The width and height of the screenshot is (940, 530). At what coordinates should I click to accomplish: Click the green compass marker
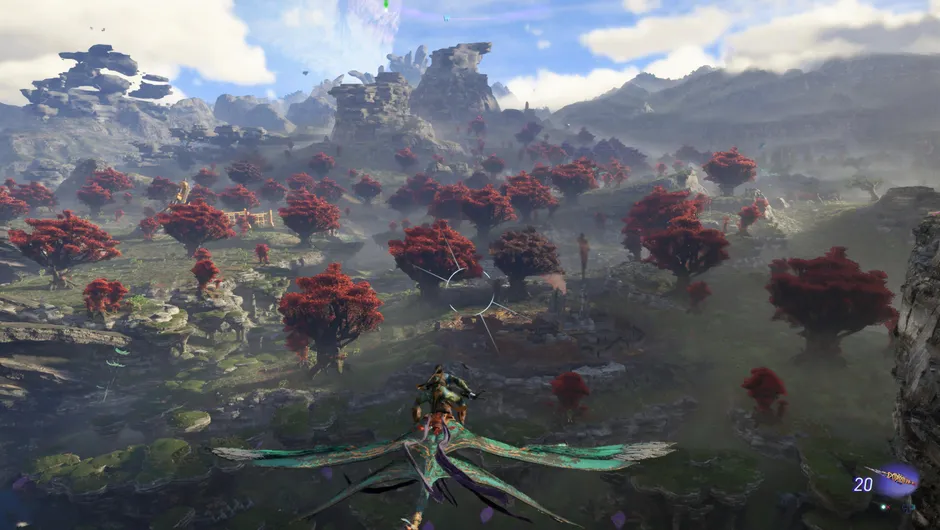pyautogui.click(x=385, y=4)
